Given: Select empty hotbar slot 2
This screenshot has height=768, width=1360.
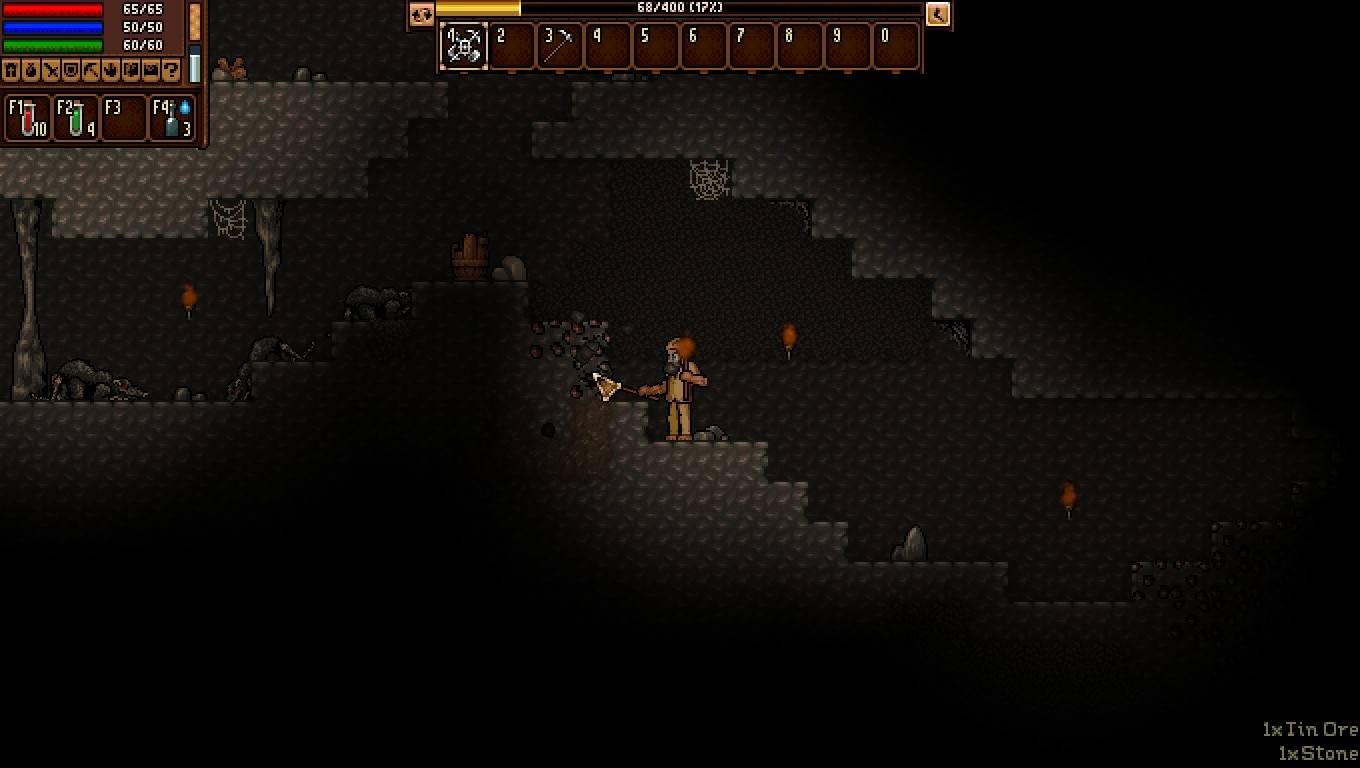Looking at the screenshot, I should pyautogui.click(x=511, y=46).
